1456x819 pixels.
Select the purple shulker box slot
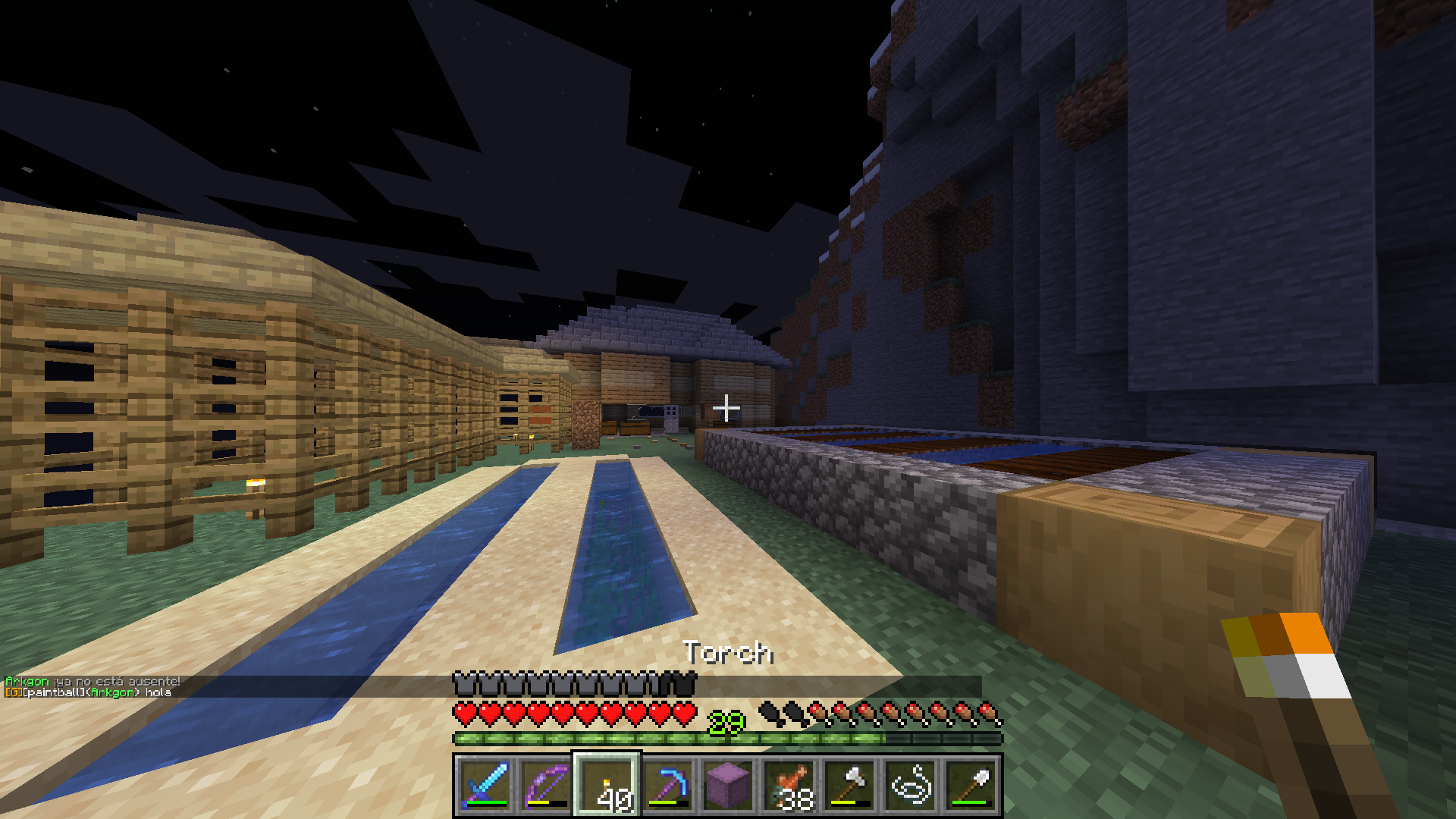point(728,785)
